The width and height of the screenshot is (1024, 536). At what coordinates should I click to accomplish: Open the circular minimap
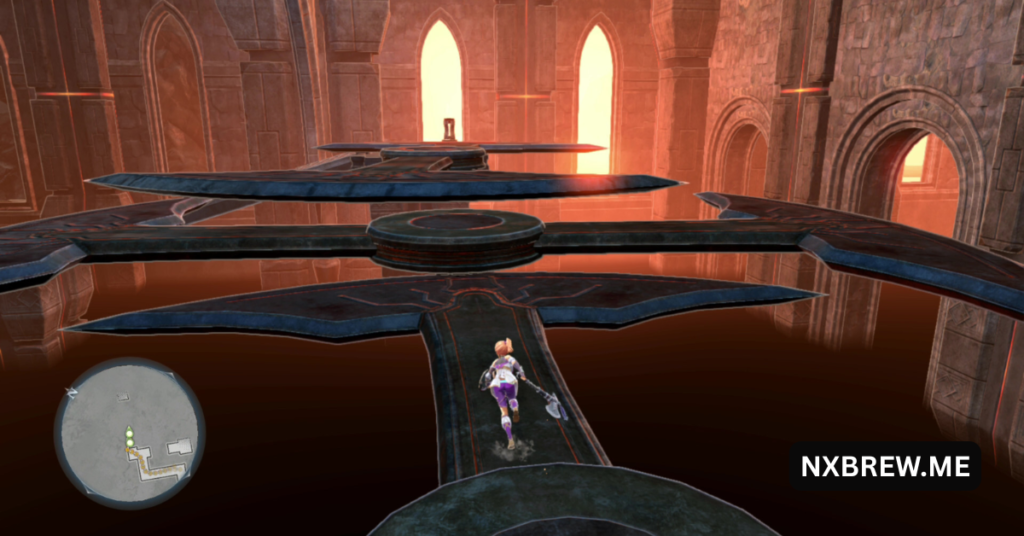pyautogui.click(x=129, y=433)
